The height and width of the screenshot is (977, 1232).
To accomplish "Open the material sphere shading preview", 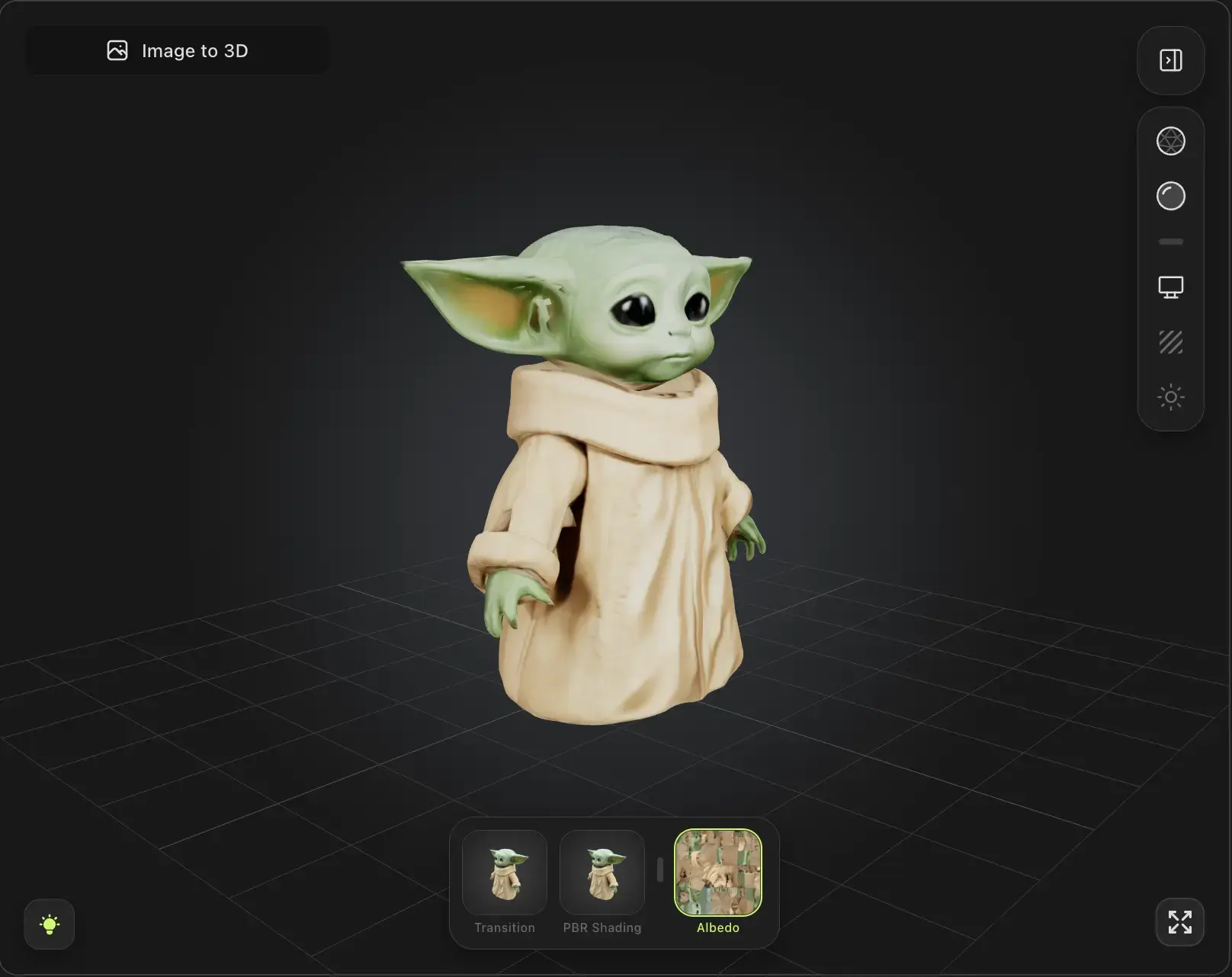I will pos(1170,196).
